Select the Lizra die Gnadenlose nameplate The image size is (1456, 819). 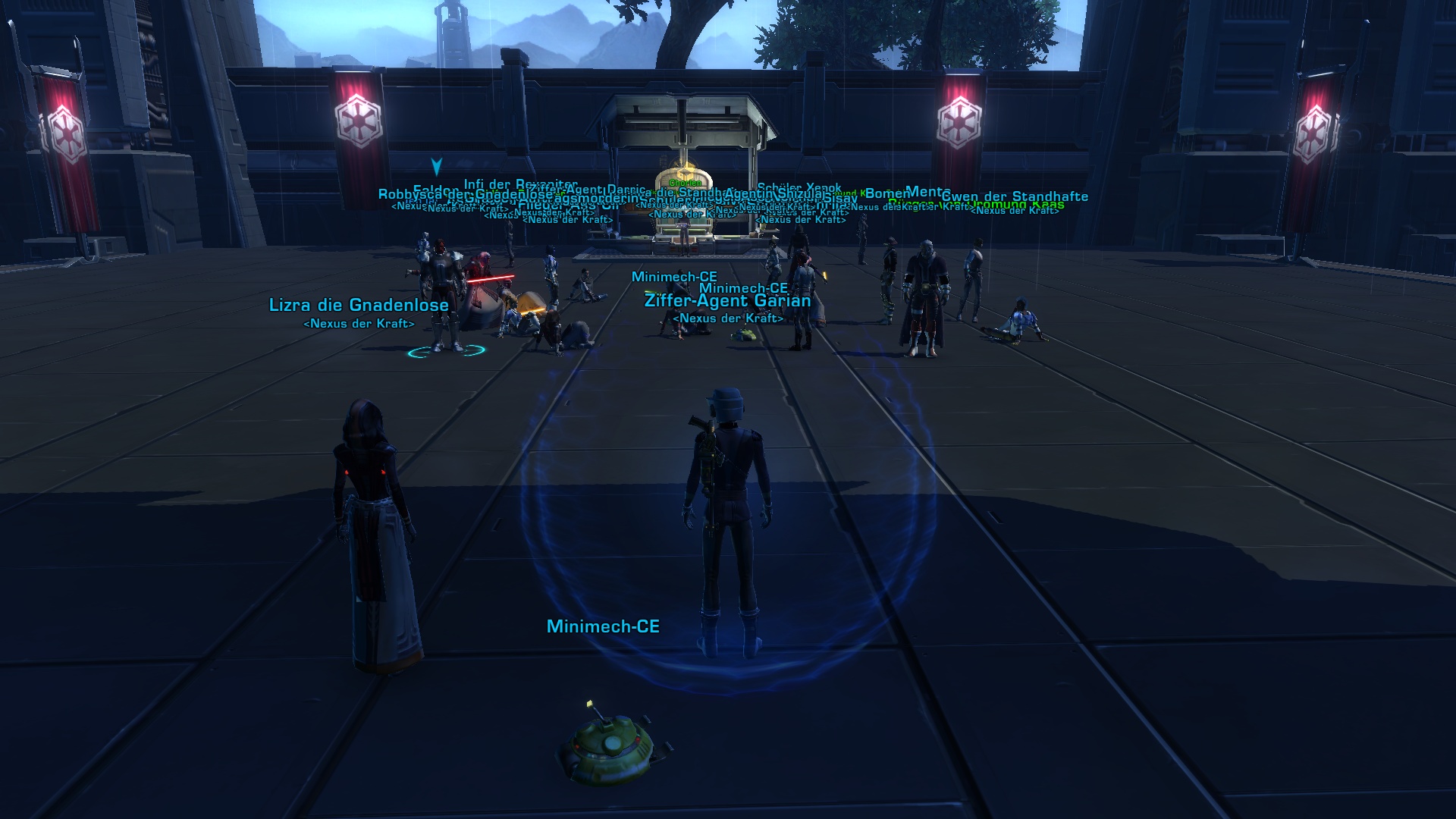pyautogui.click(x=359, y=306)
